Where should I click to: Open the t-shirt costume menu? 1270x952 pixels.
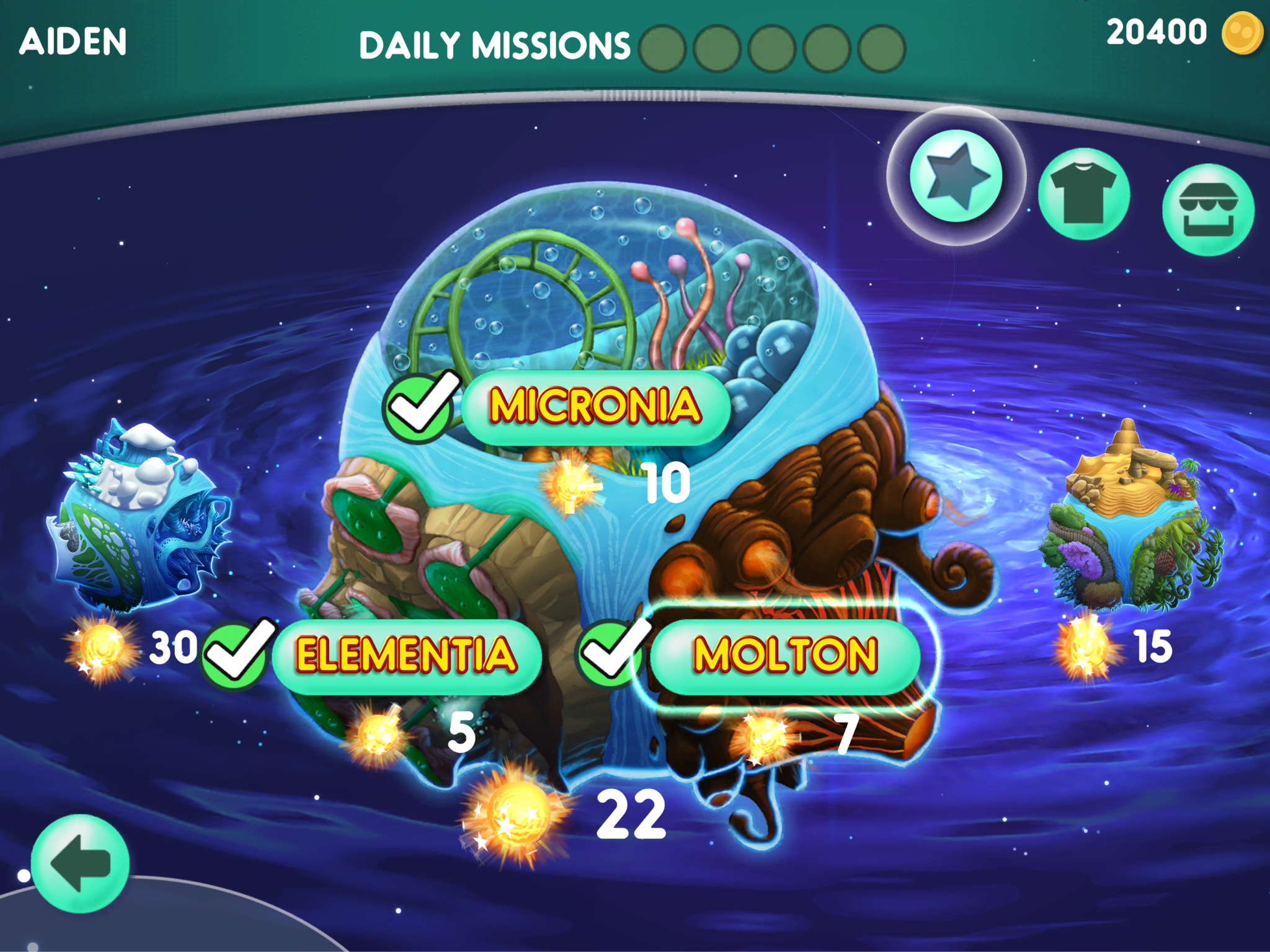tap(1083, 193)
